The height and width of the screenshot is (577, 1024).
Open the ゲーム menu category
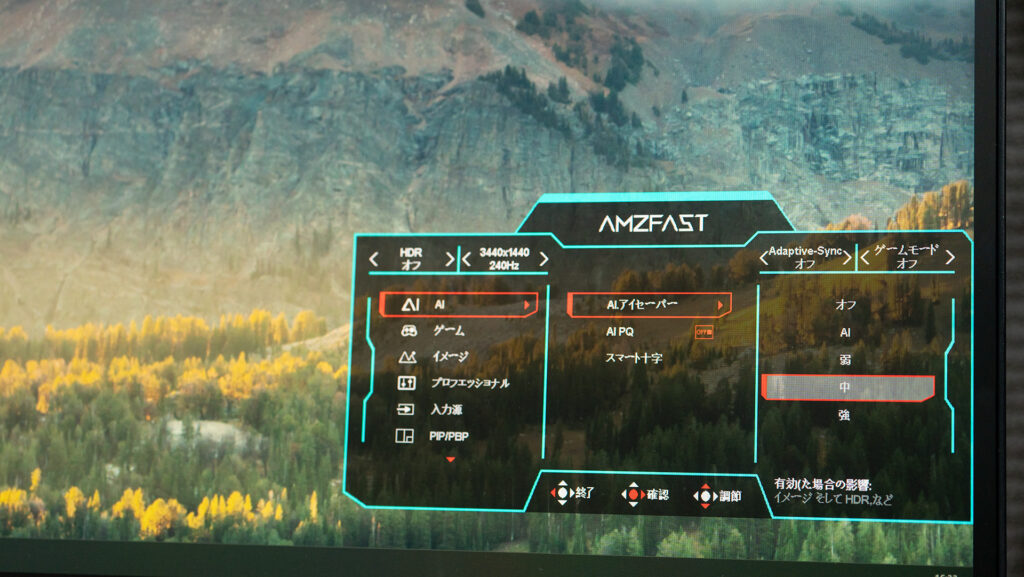point(448,330)
